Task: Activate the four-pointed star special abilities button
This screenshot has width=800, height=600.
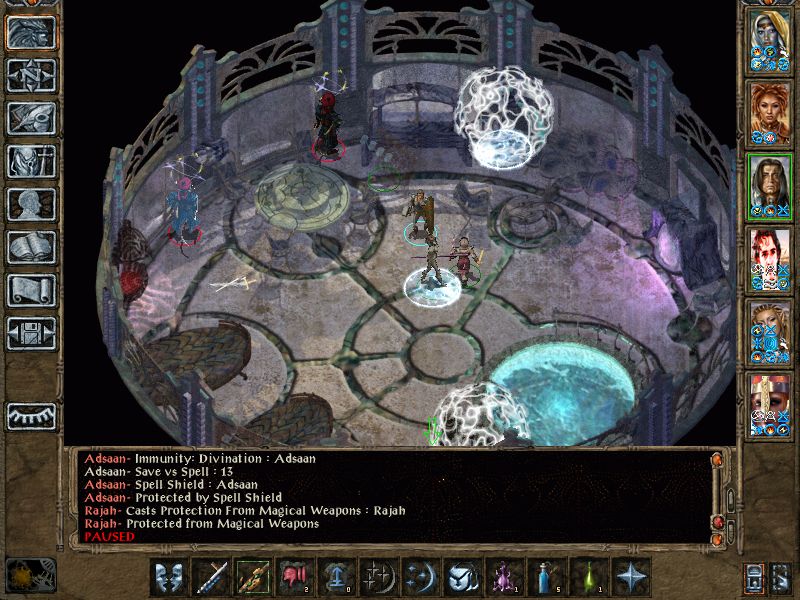Action: [630, 577]
